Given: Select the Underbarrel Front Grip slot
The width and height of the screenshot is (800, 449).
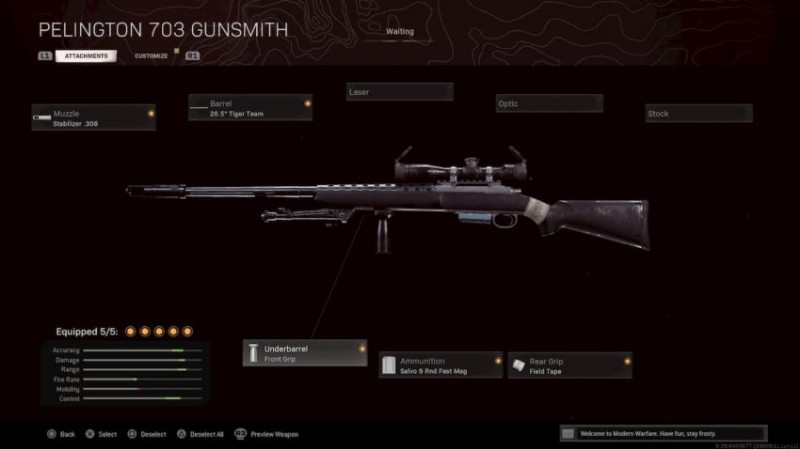Looking at the screenshot, I should coord(304,353).
